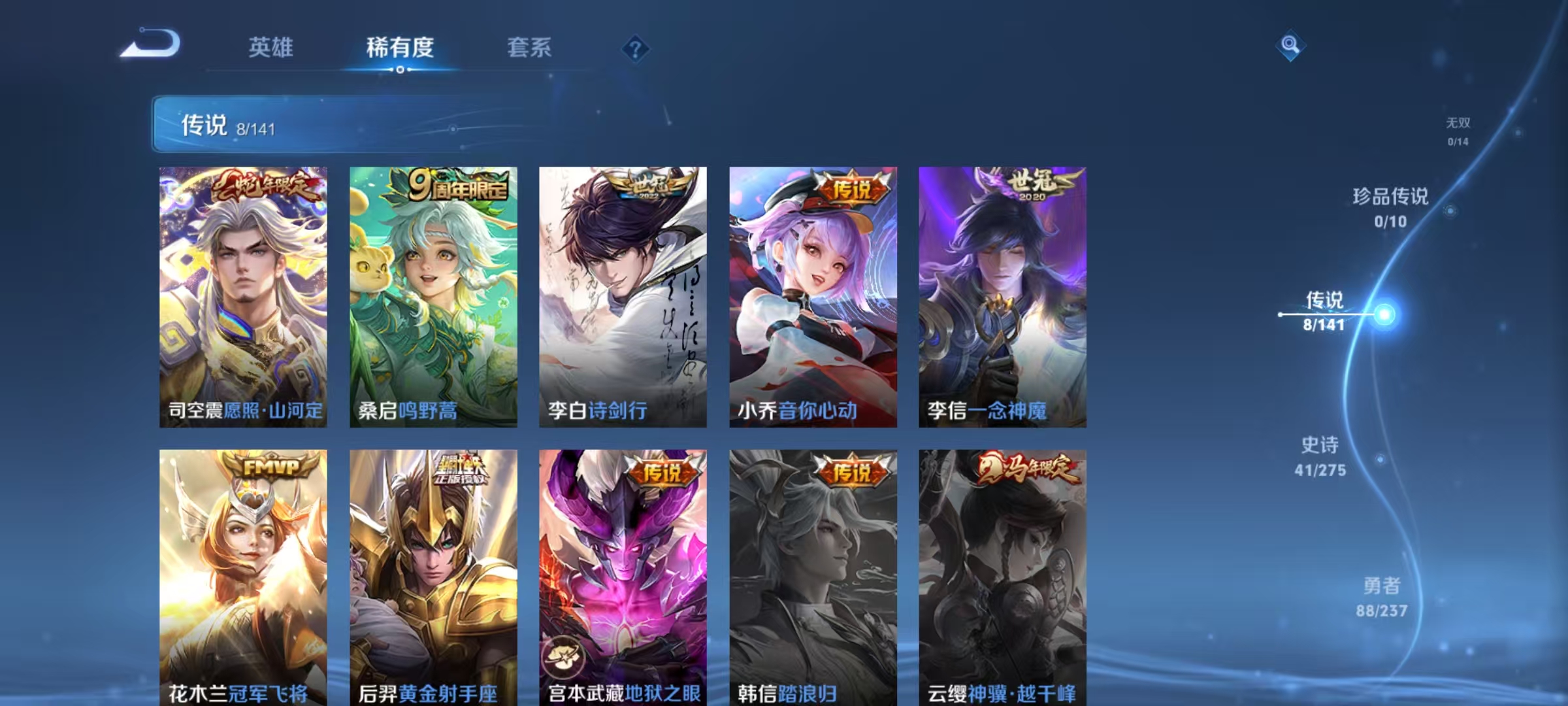Switch to the 套系 tab
Screen dimensions: 1568x706
[529, 48]
